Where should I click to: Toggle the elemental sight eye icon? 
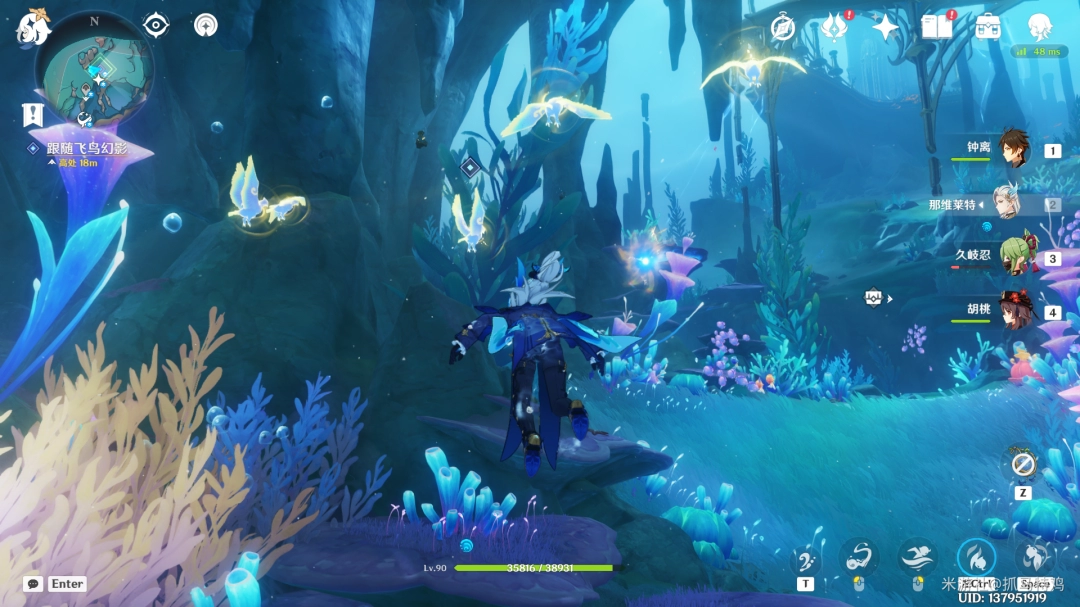coord(156,25)
